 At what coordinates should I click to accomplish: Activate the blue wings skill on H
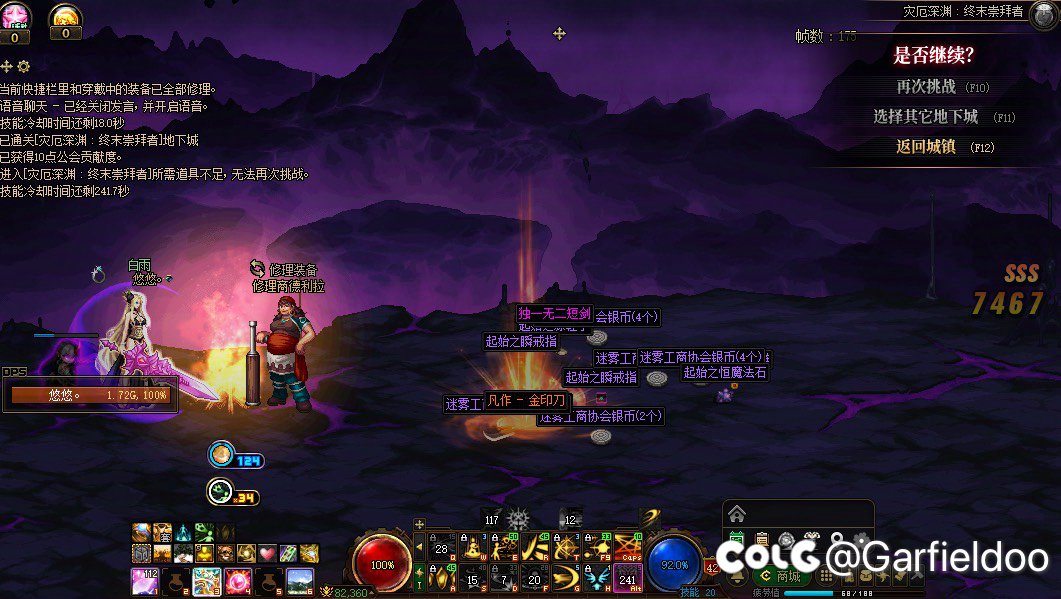[x=597, y=576]
